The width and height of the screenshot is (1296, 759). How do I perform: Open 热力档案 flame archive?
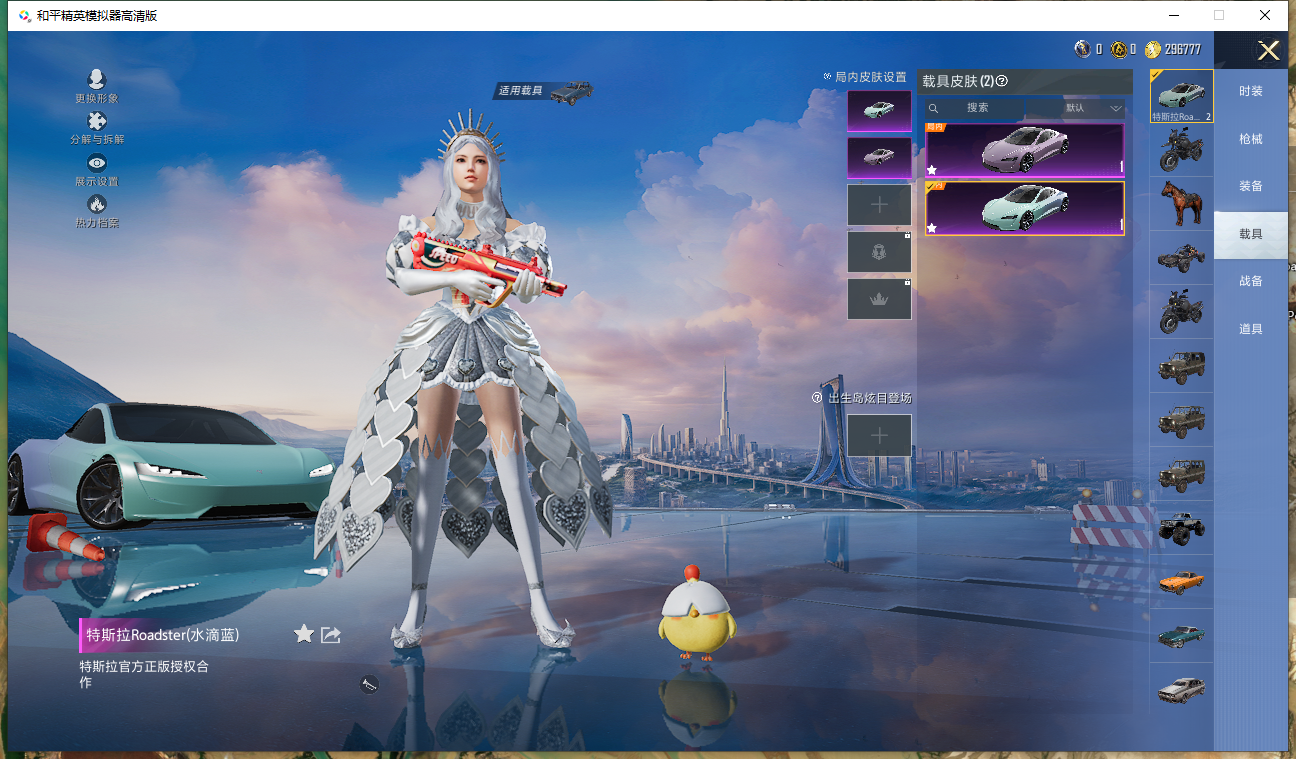tap(97, 205)
